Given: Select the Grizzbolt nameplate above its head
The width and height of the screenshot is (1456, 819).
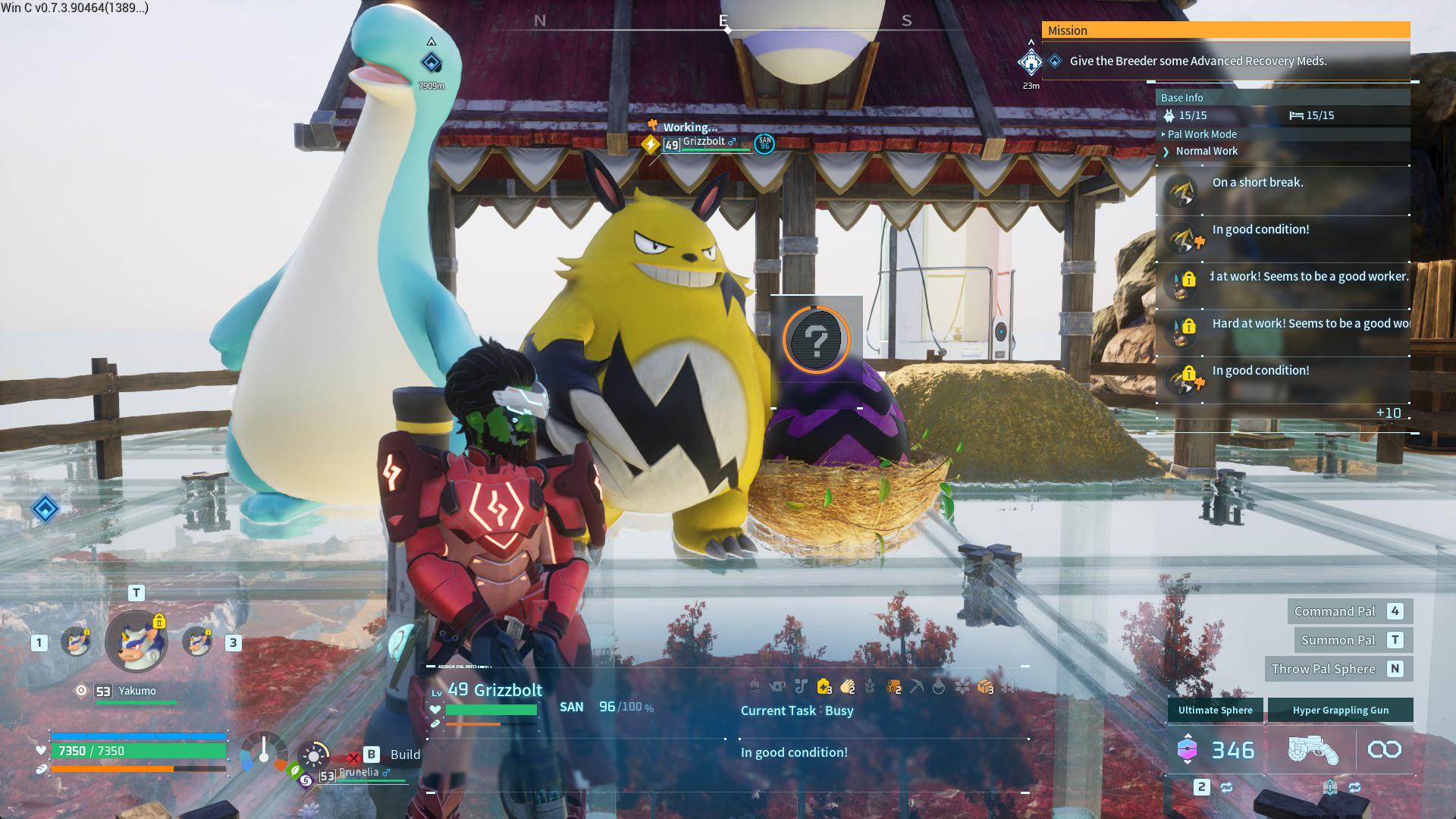Looking at the screenshot, I should [703, 142].
